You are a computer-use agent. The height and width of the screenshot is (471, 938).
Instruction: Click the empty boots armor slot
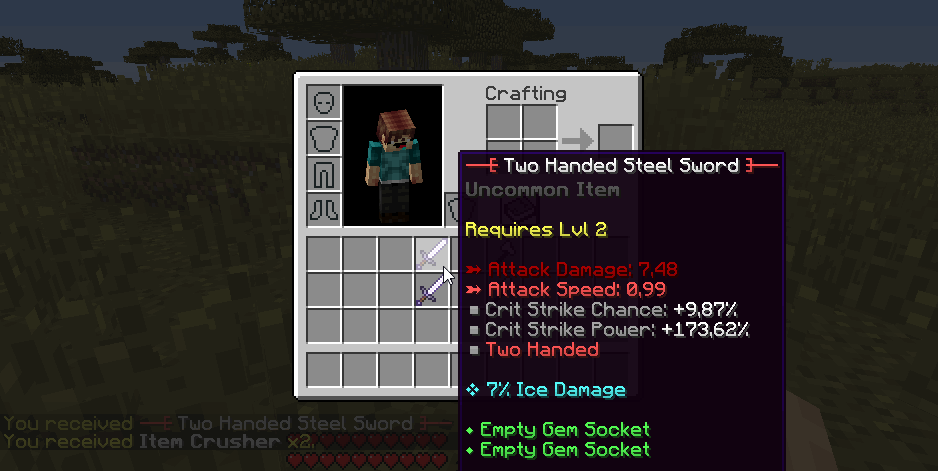pyautogui.click(x=324, y=210)
